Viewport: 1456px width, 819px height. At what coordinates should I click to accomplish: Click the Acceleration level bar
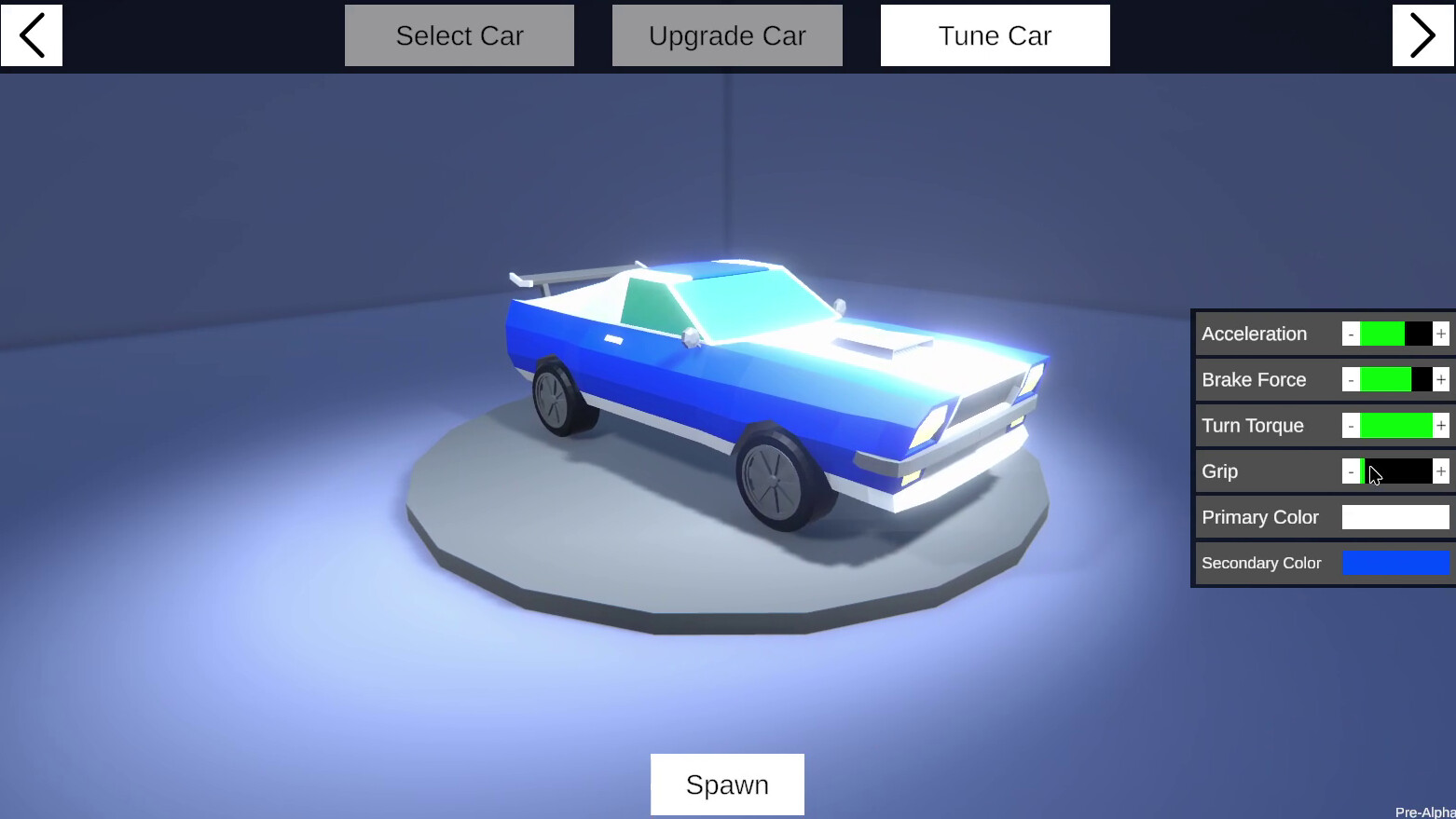(1395, 333)
